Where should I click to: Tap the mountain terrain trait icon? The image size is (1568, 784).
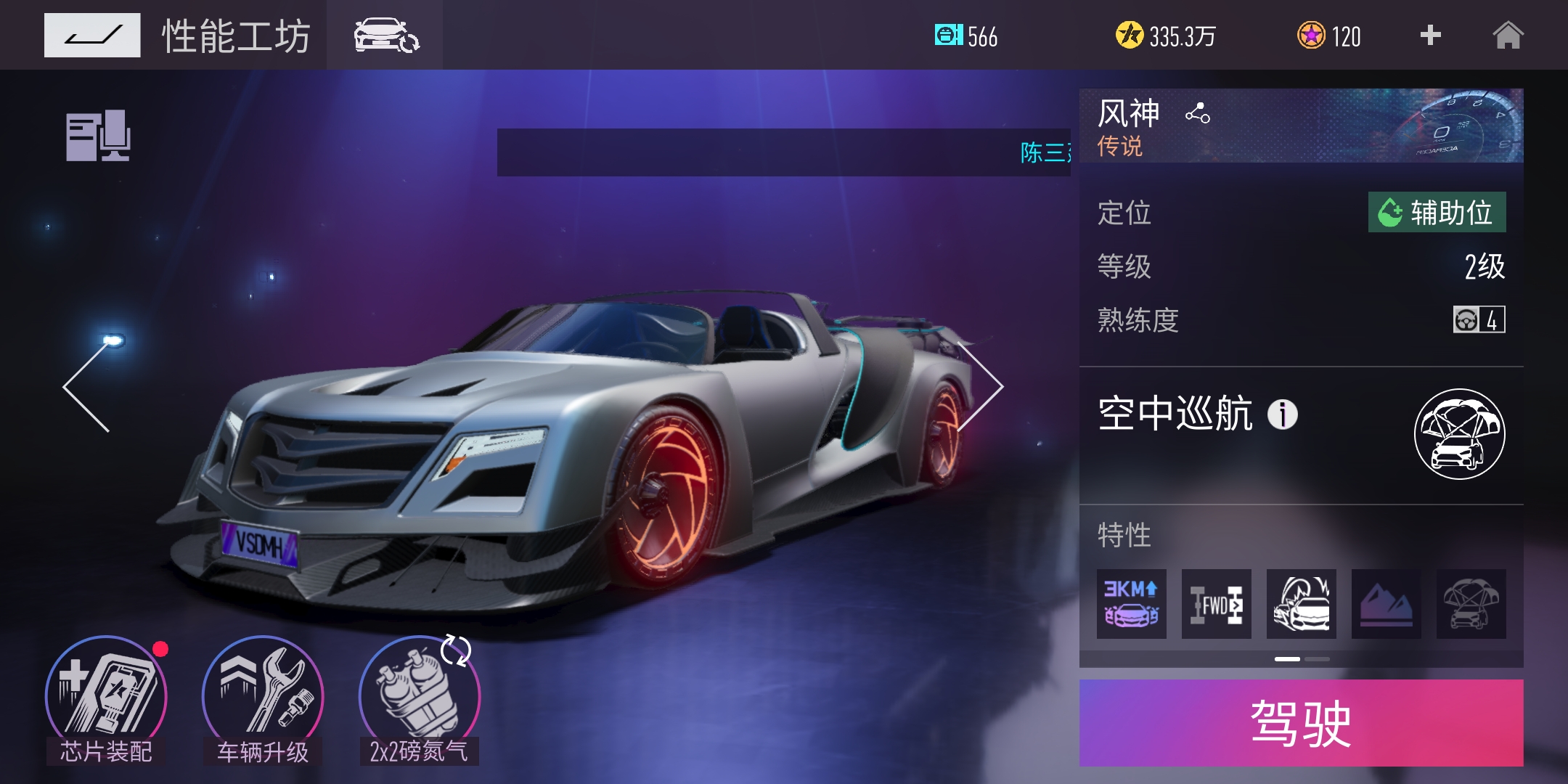click(x=1387, y=605)
